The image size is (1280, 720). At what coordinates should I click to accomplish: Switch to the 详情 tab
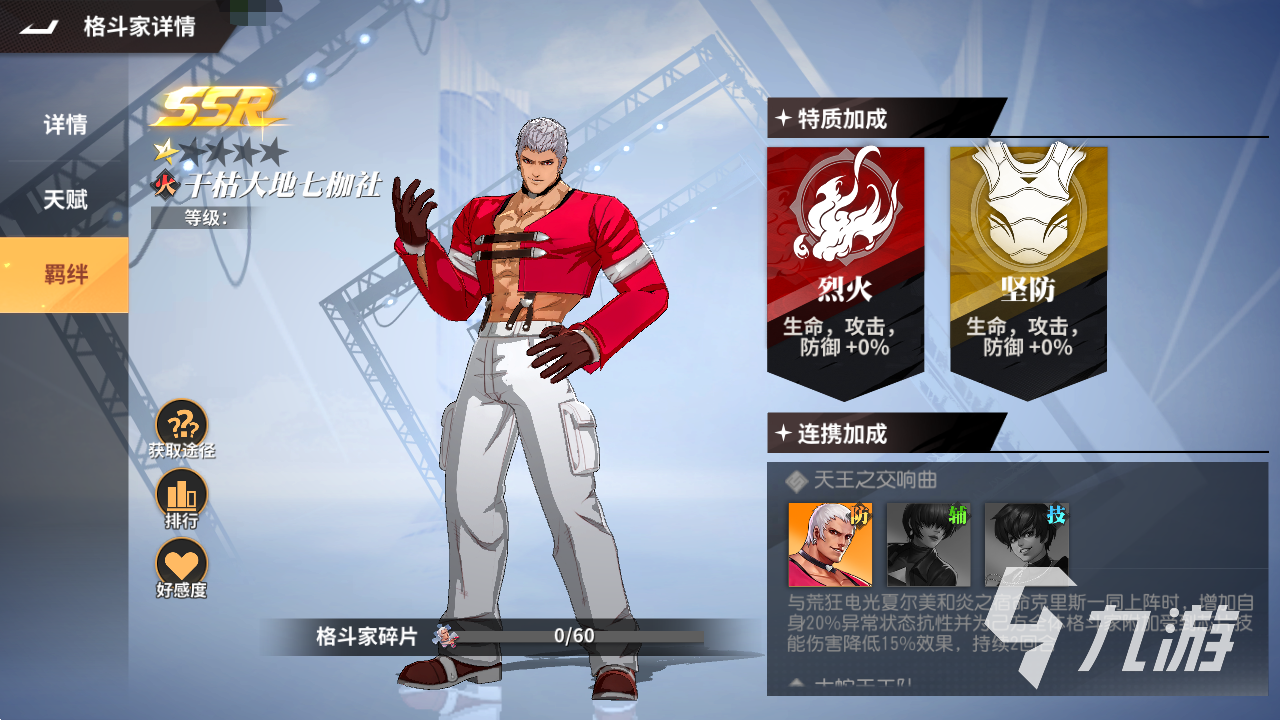tap(65, 125)
